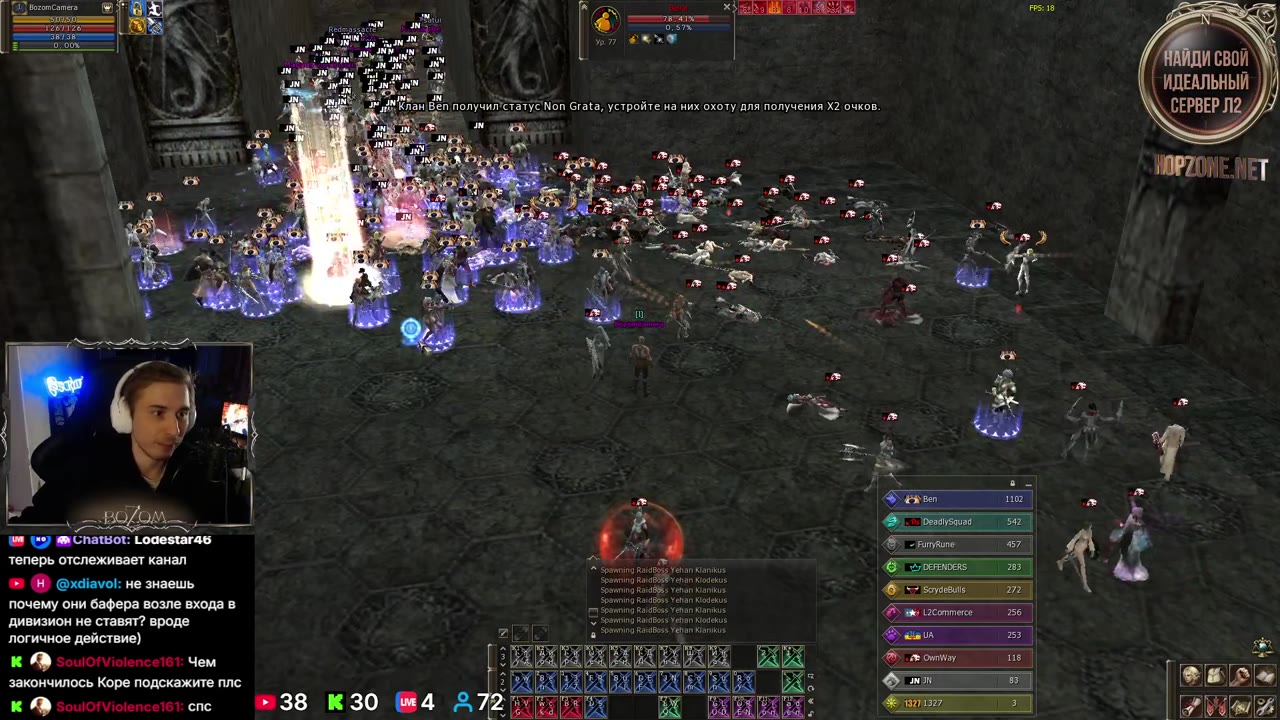This screenshot has width=1280, height=720.
Task: Open the inventory backpack icon
Action: (1215, 676)
